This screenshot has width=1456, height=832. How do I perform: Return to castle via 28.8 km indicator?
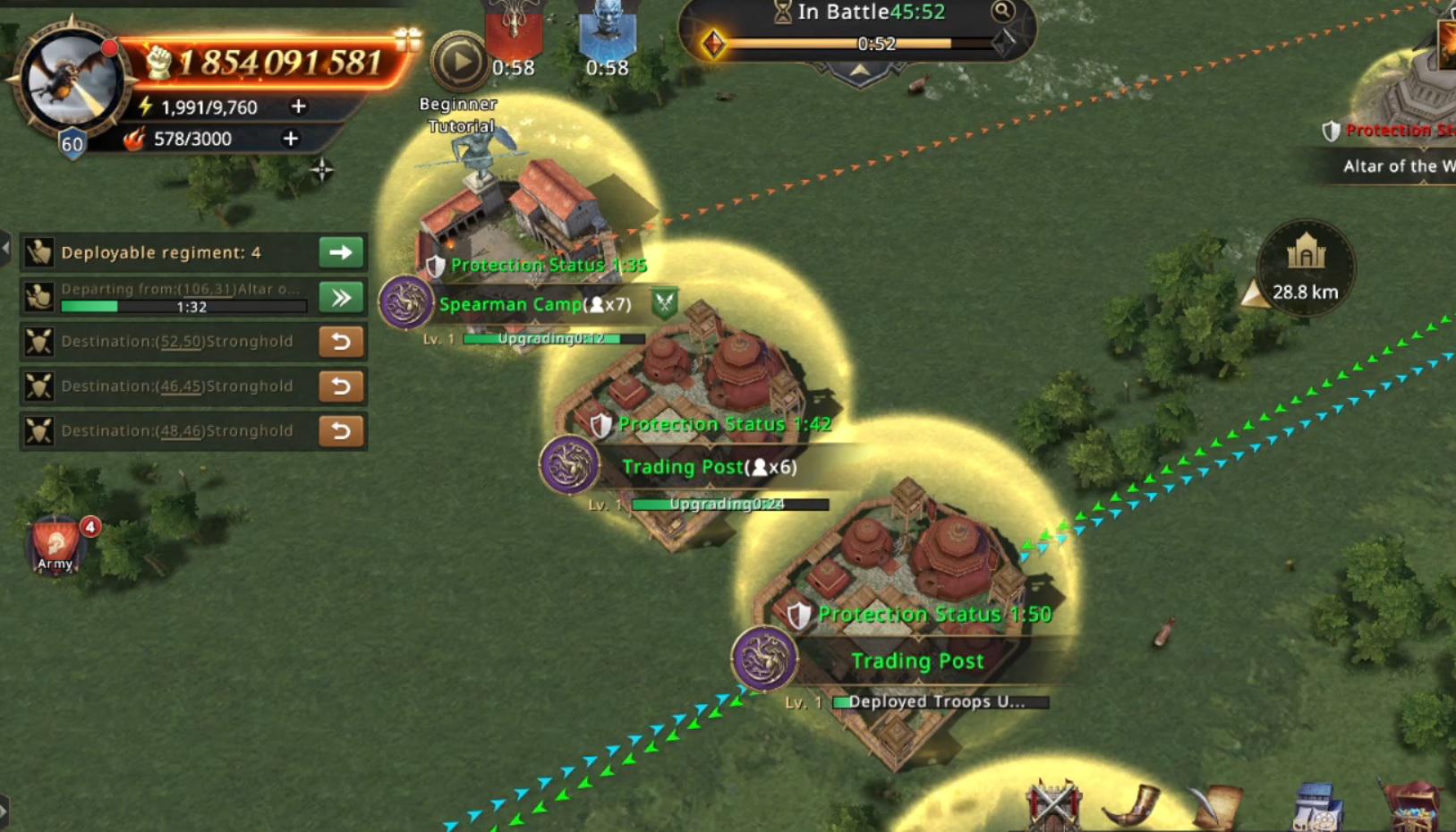[1305, 267]
